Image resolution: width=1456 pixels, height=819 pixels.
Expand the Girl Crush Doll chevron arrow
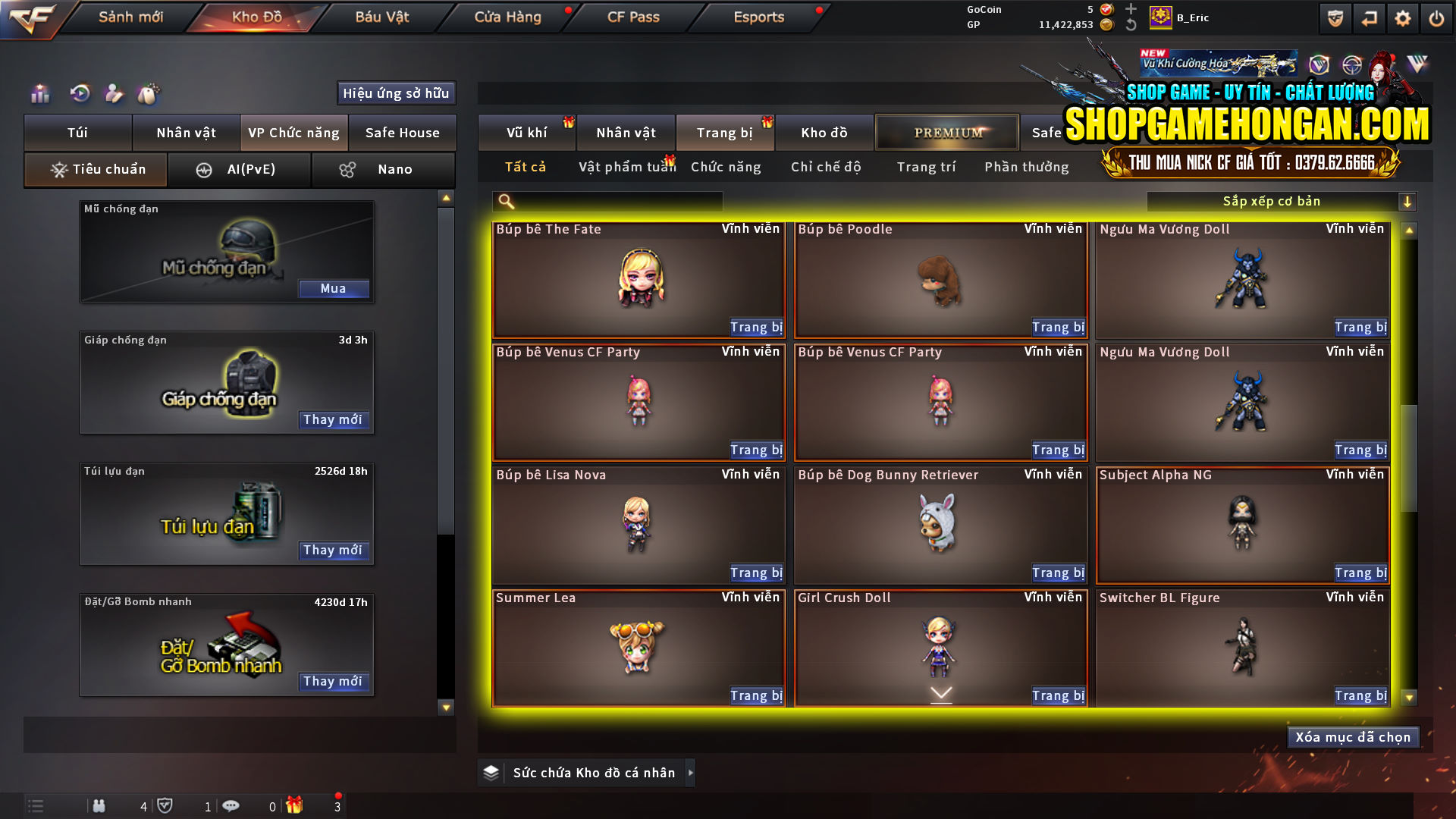click(x=941, y=692)
